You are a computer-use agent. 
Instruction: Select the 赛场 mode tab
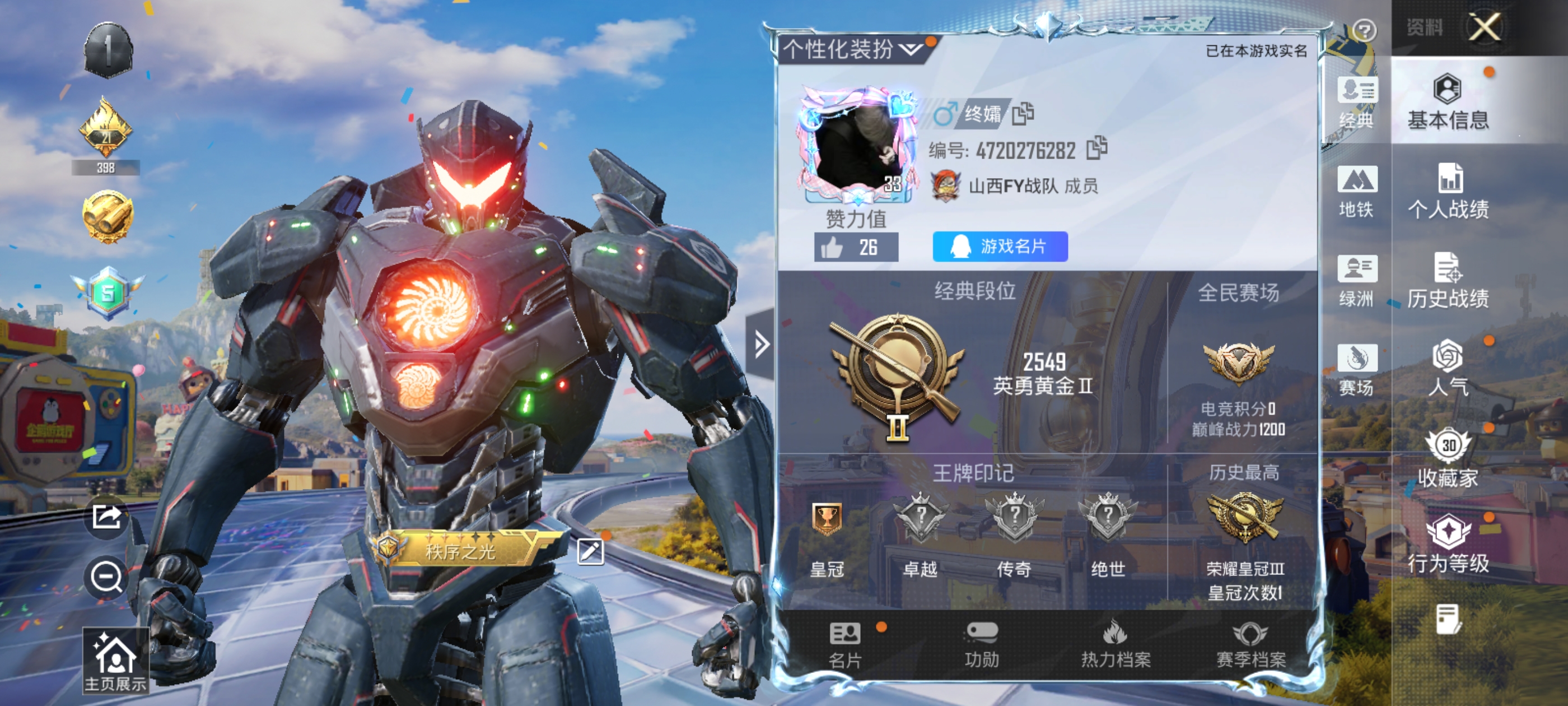pos(1356,370)
